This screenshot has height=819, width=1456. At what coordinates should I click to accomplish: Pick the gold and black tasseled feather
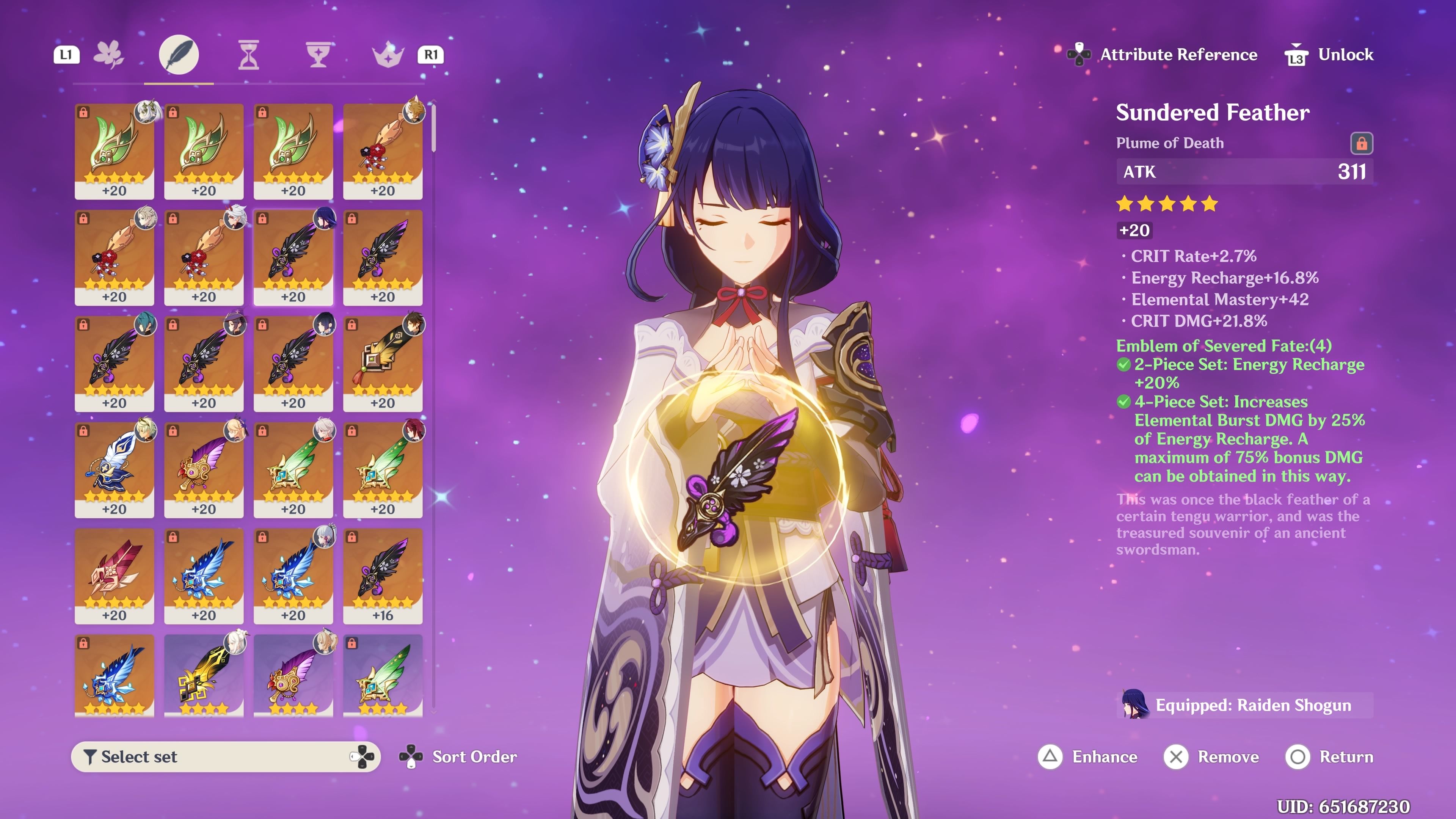click(383, 363)
